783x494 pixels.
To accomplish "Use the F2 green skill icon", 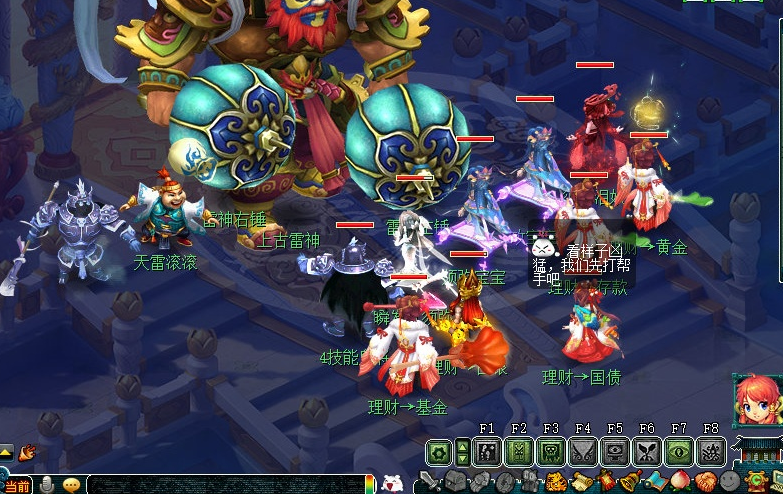I will pyautogui.click(x=519, y=453).
